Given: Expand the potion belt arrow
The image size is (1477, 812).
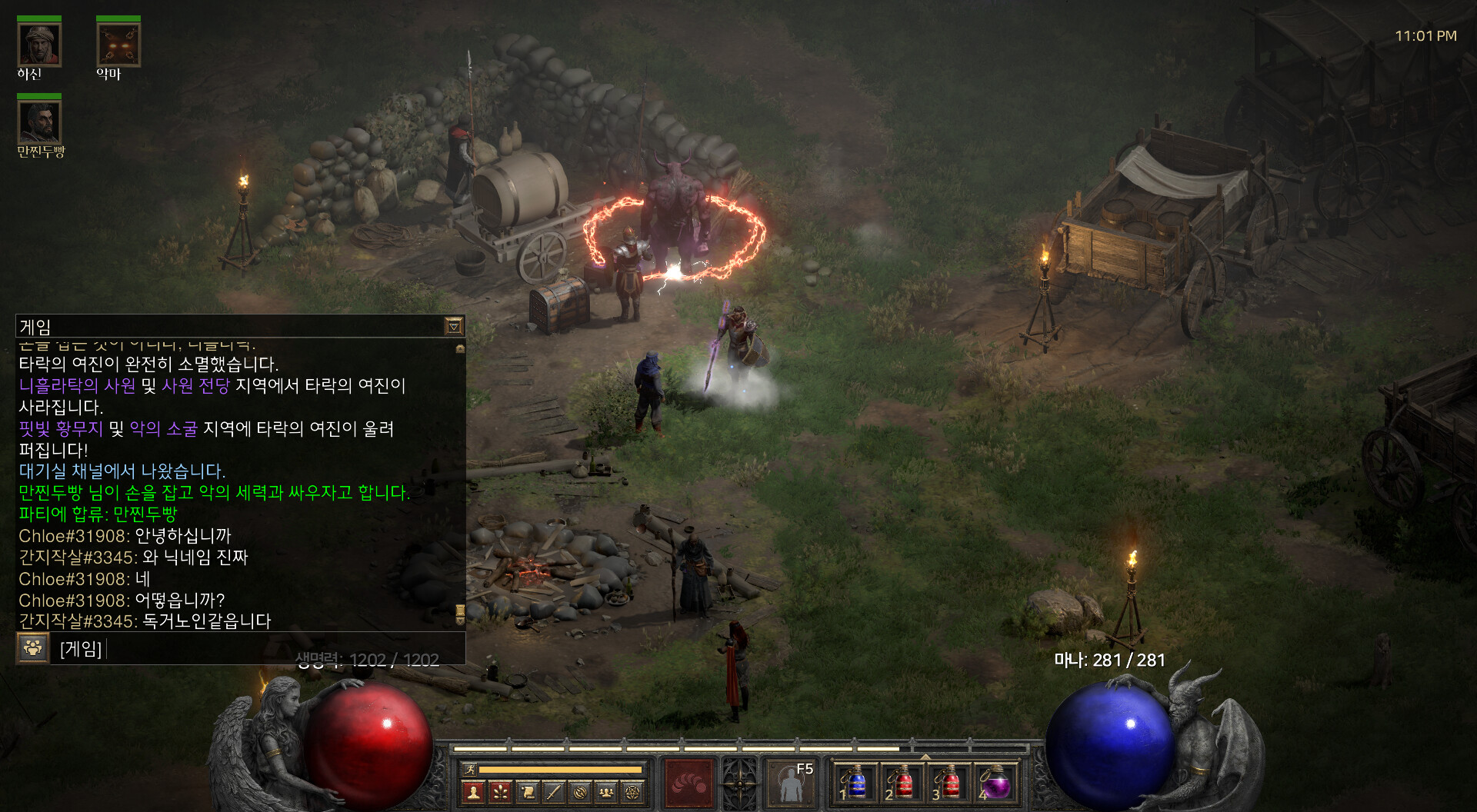Looking at the screenshot, I should click(925, 757).
